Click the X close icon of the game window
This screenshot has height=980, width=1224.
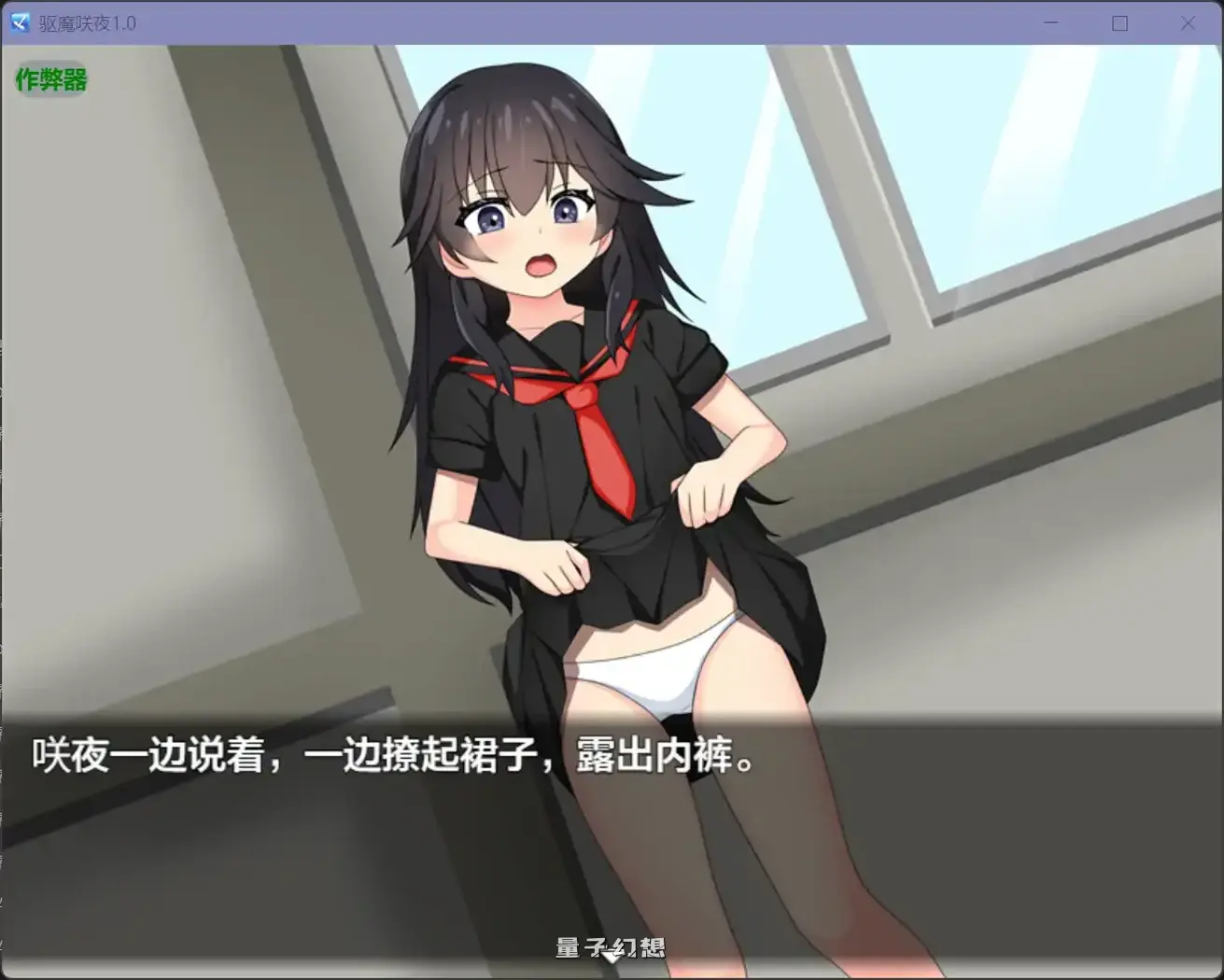(x=1188, y=23)
